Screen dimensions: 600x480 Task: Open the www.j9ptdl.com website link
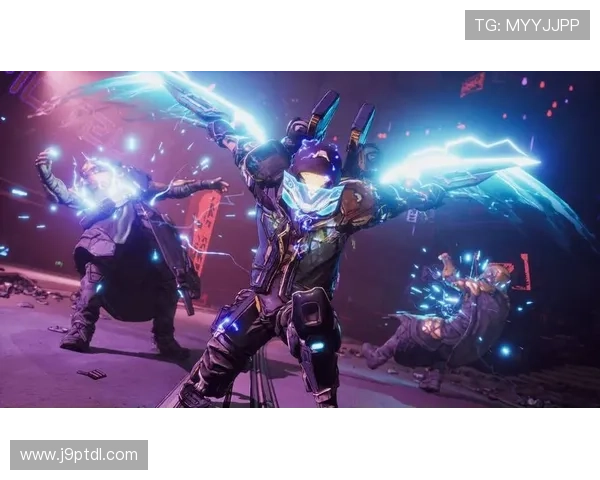(79, 455)
